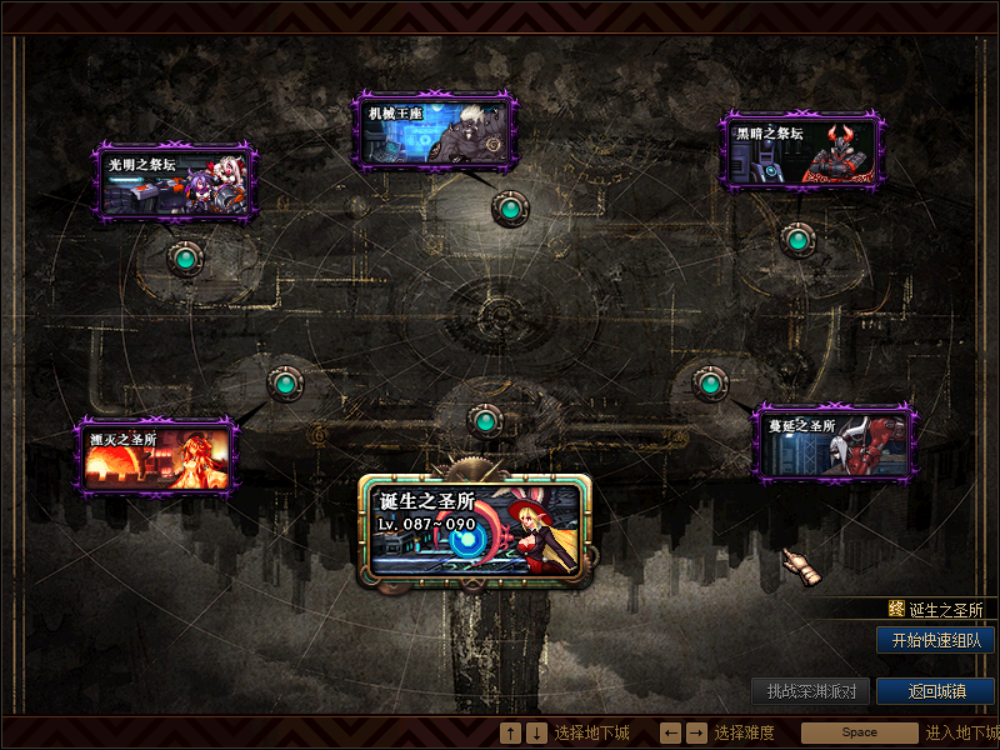Choose the 机械王座 dungeon card
Image resolution: width=1000 pixels, height=750 pixels.
(x=434, y=132)
